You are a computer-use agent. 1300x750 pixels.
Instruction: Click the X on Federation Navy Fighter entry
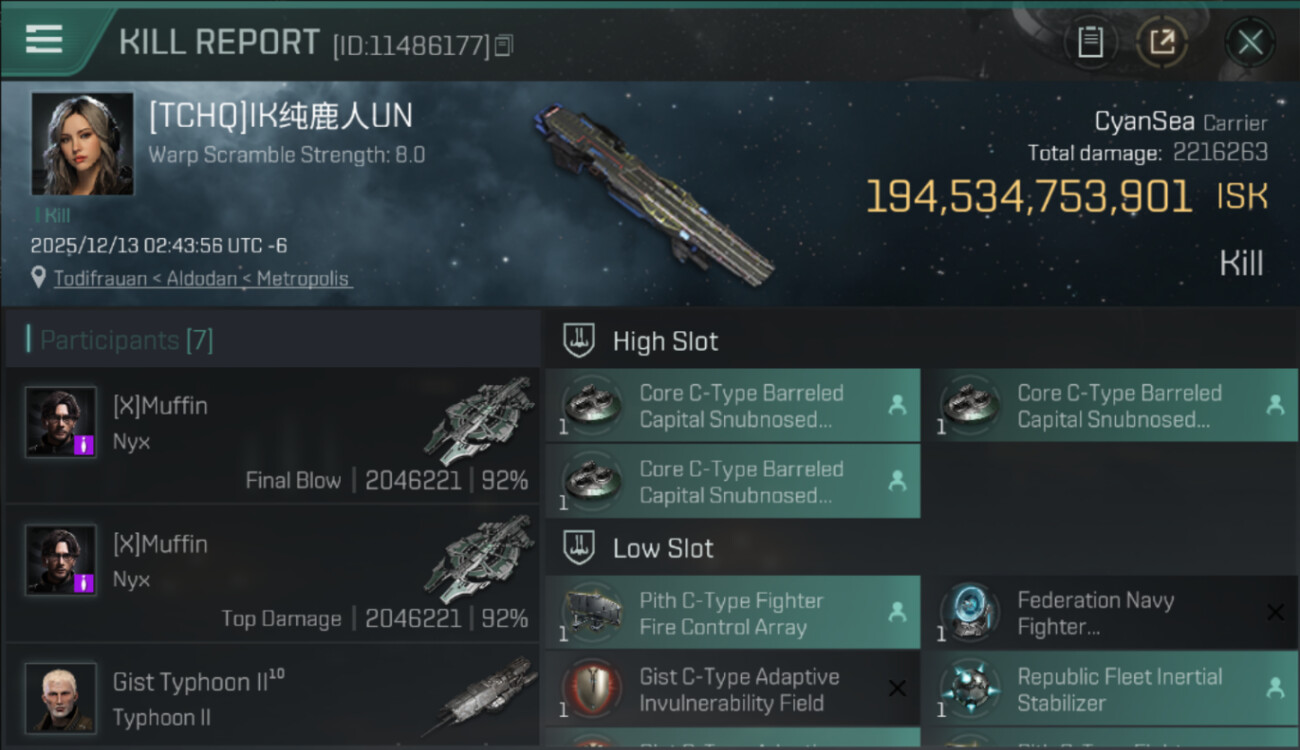pos(1276,613)
